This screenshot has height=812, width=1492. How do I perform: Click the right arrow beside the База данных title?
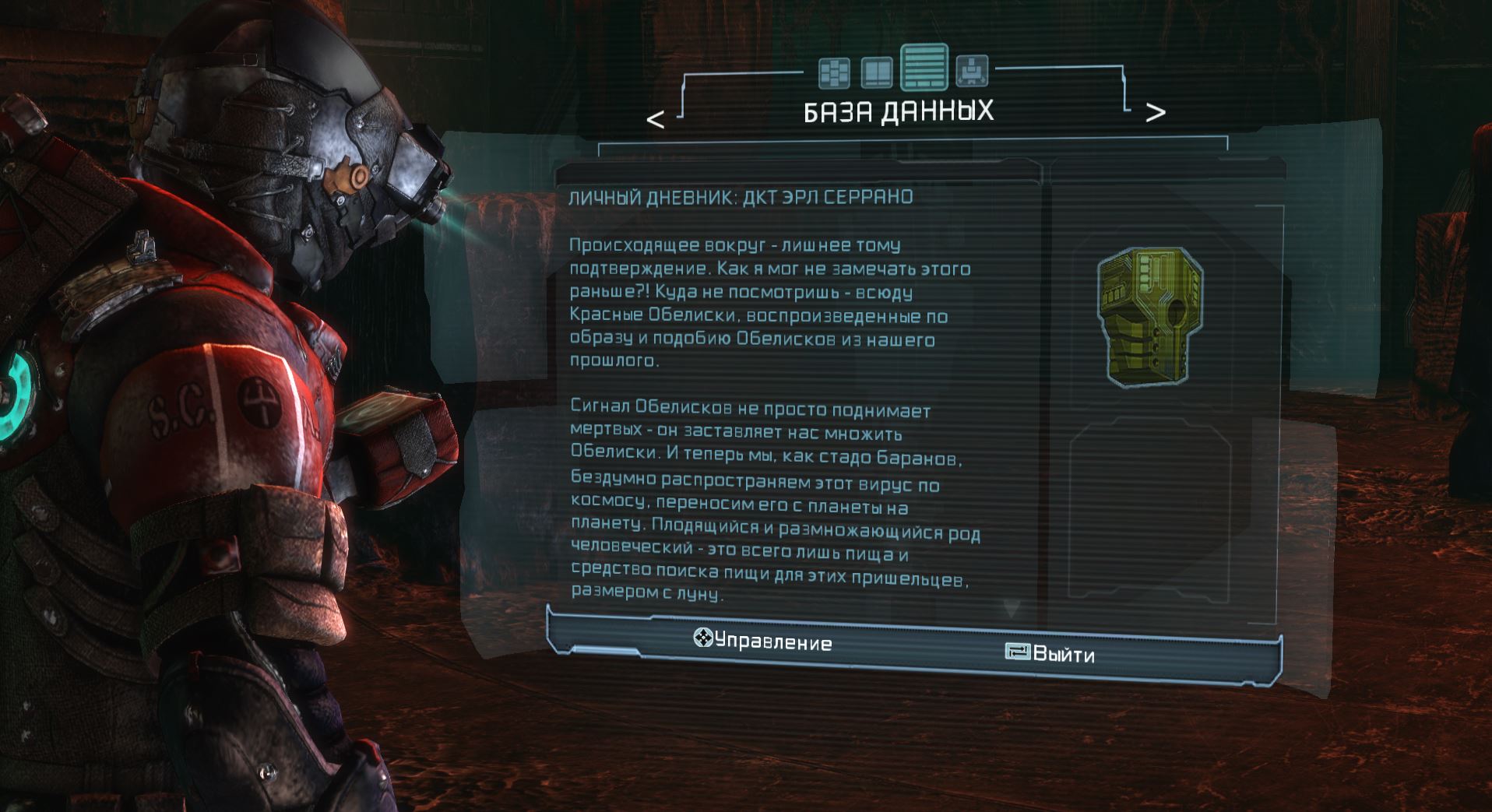pos(1156,113)
